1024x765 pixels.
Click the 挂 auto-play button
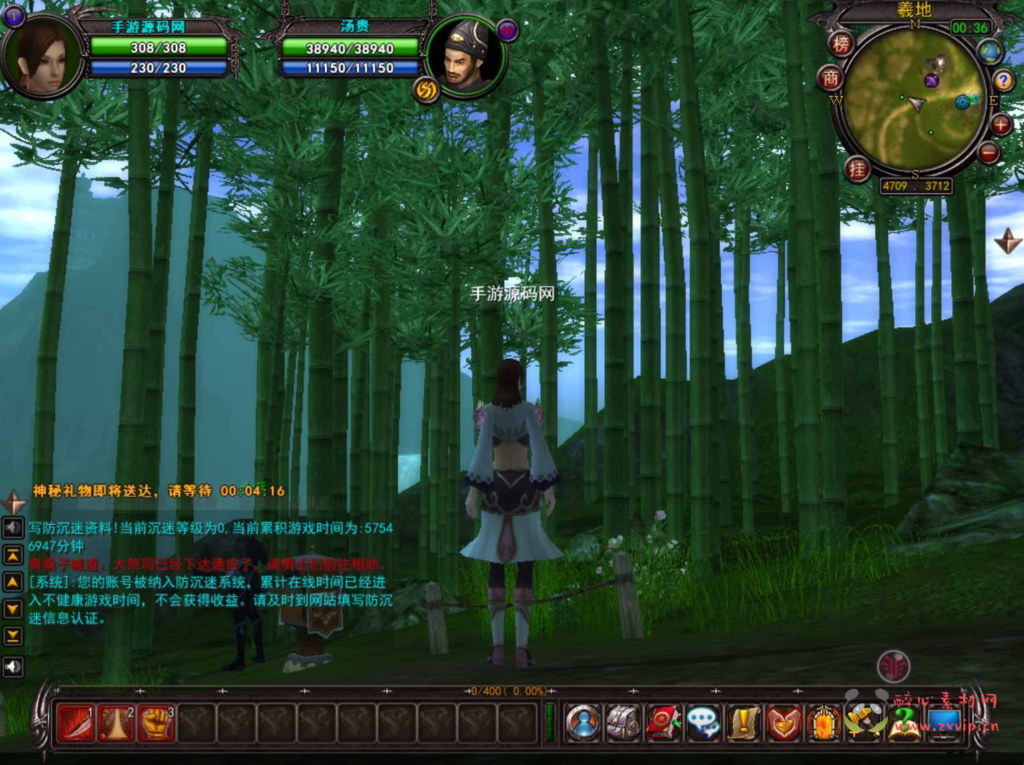tap(857, 168)
